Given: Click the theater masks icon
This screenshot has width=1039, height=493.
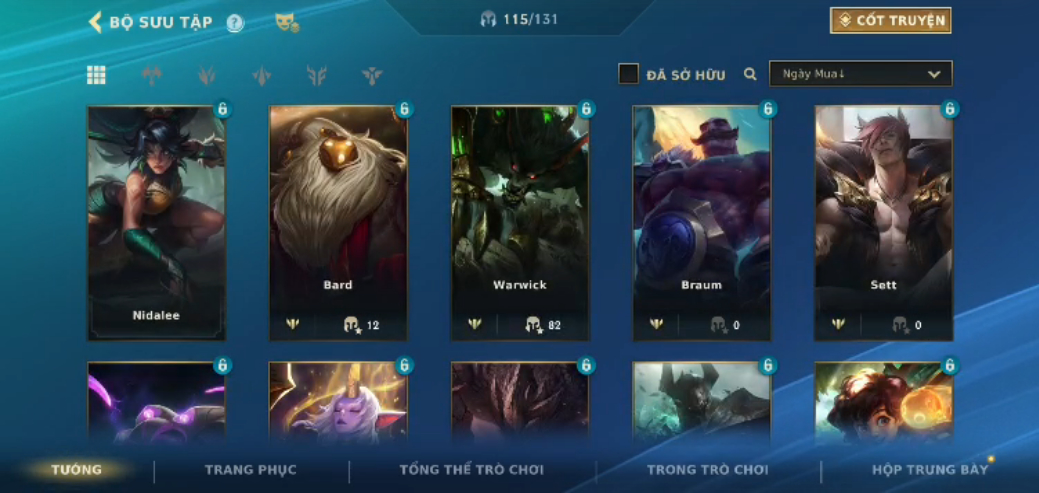Looking at the screenshot, I should (286, 22).
